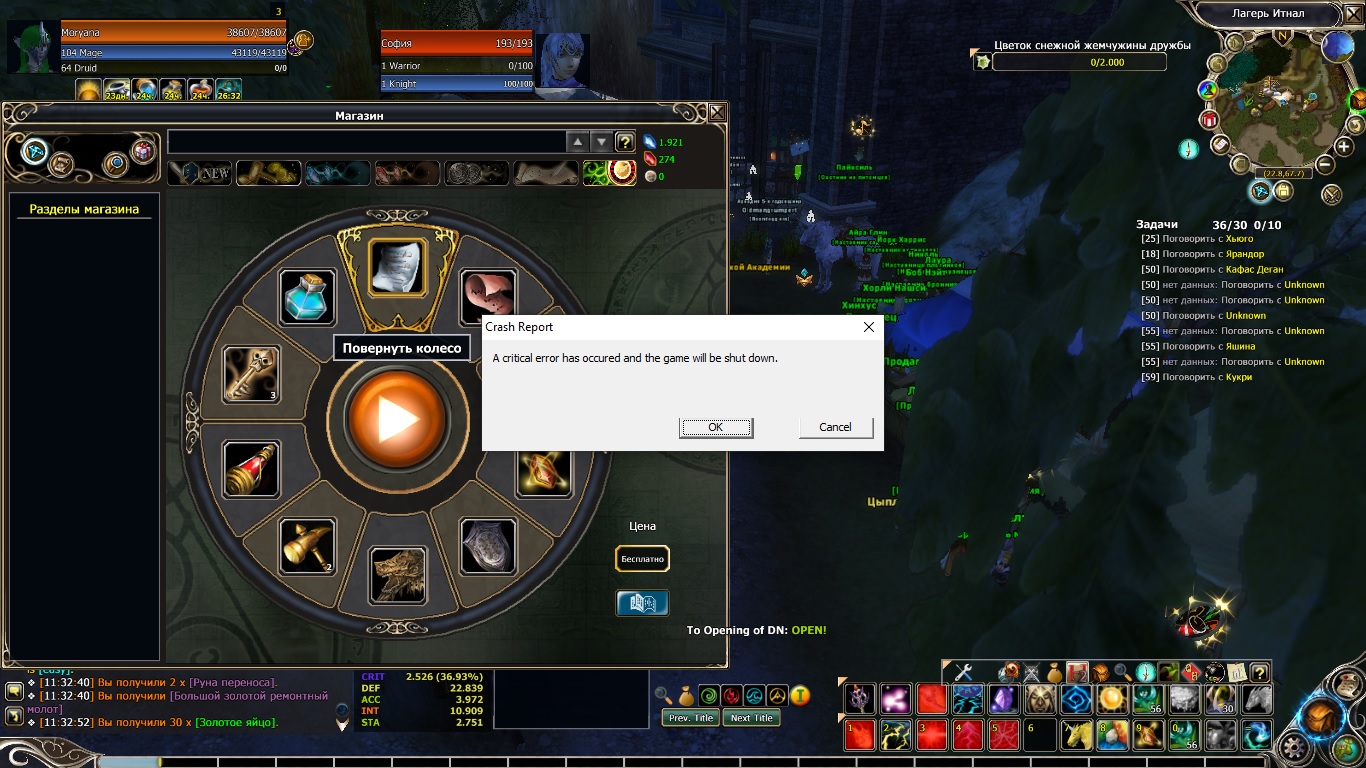Viewport: 1366px width, 768px height.
Task: Open the red gift box icon beside minimap
Action: point(1208,120)
